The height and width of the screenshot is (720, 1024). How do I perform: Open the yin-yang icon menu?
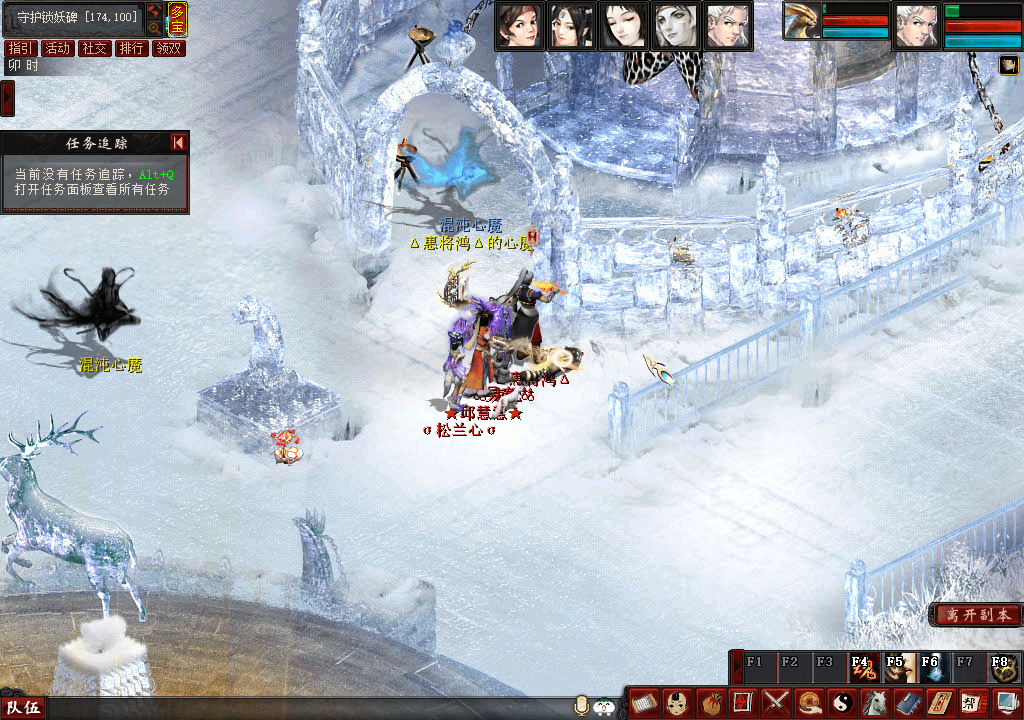tap(842, 703)
